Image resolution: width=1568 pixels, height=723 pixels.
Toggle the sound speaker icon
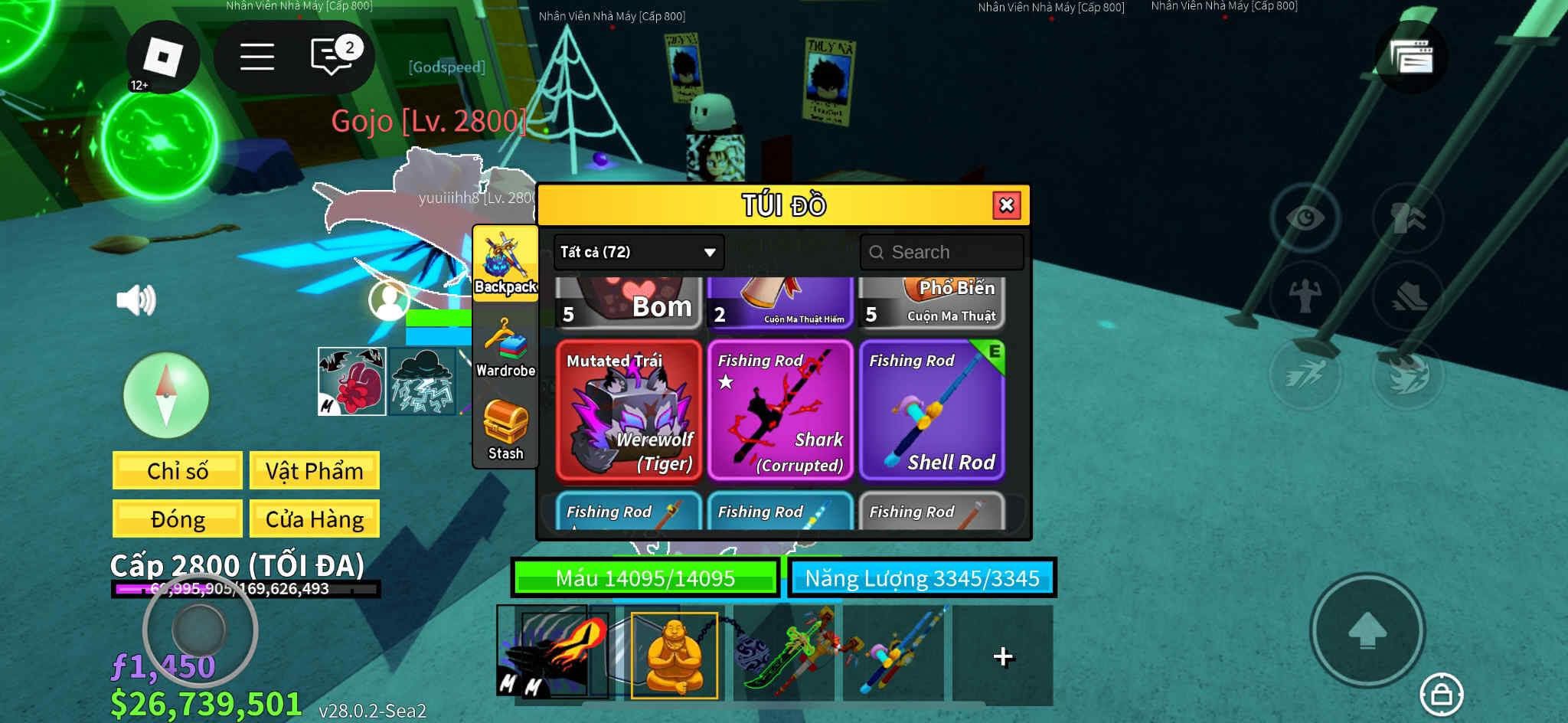click(136, 299)
